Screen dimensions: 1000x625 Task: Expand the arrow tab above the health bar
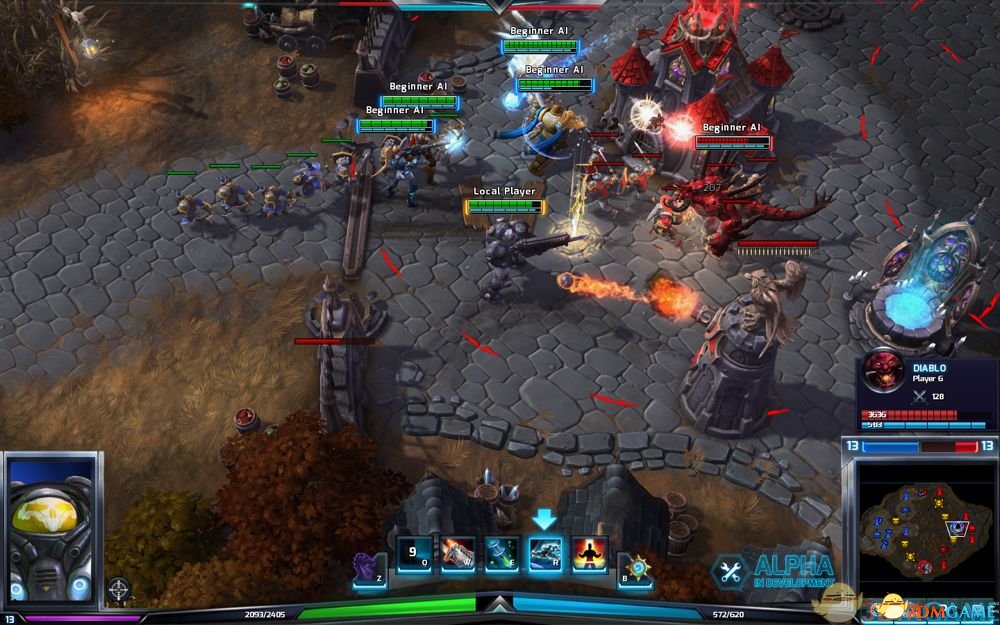point(498,604)
